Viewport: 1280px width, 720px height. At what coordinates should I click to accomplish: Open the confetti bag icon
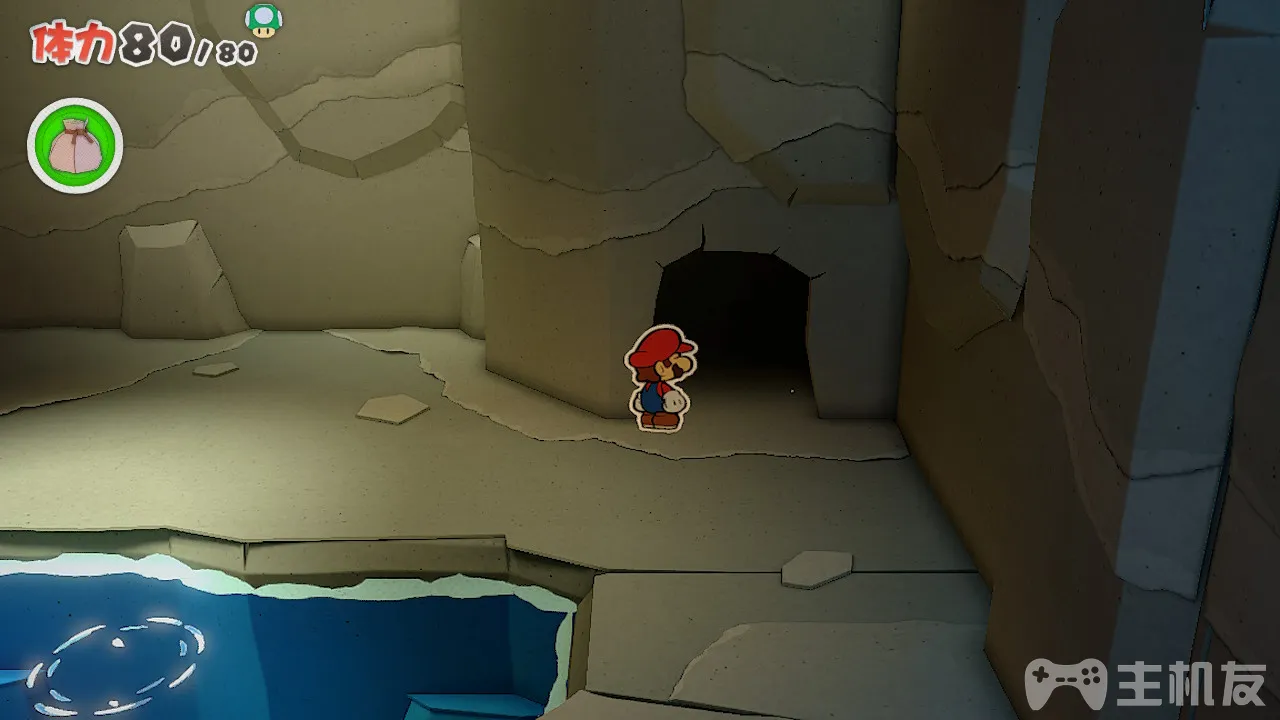click(x=75, y=146)
